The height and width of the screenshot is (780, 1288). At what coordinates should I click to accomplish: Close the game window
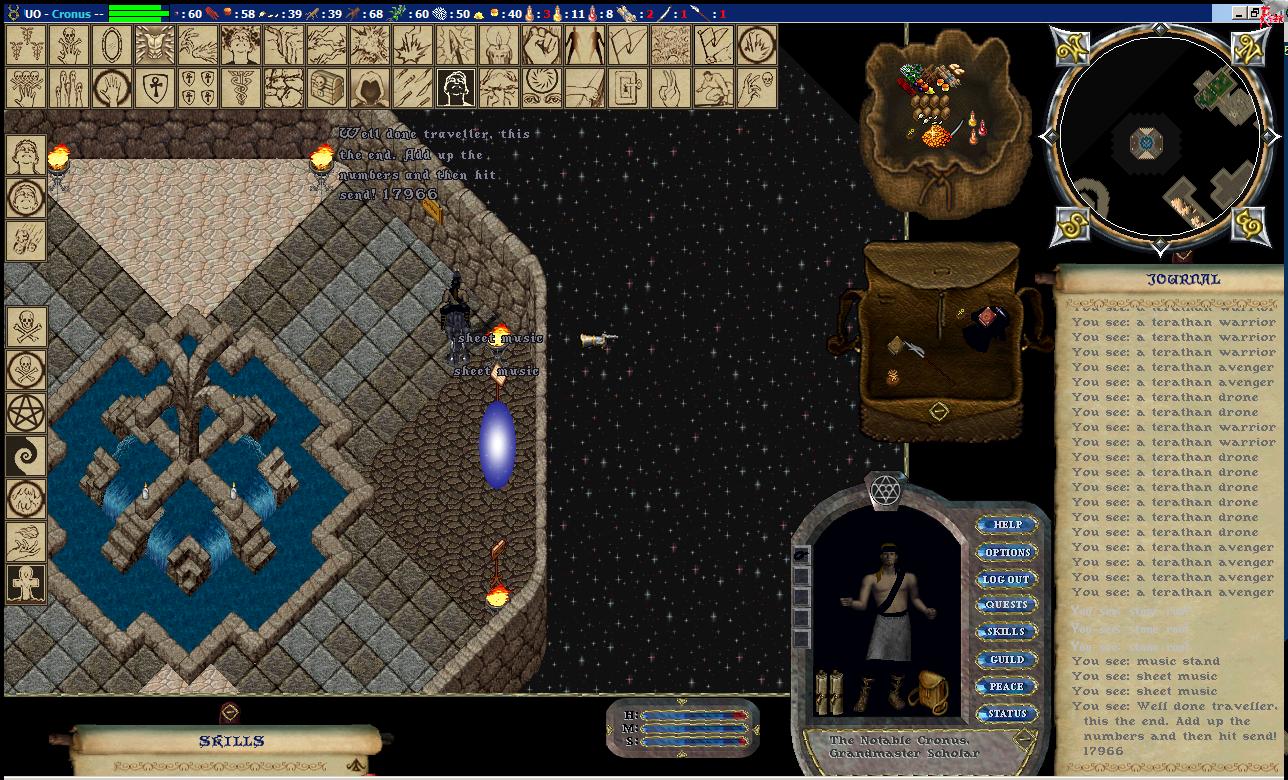(x=1270, y=13)
